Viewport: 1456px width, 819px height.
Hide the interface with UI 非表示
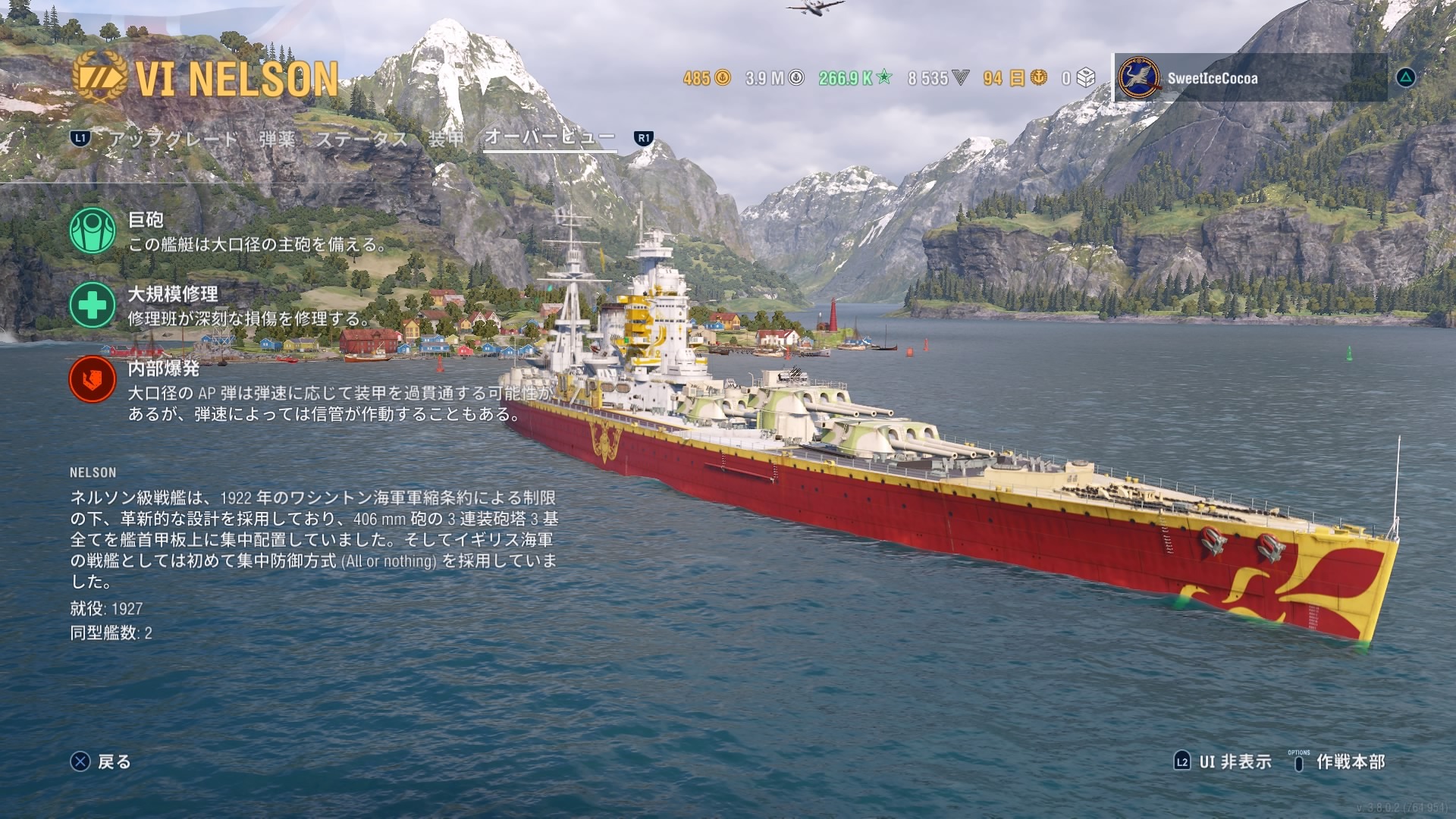click(x=1223, y=761)
